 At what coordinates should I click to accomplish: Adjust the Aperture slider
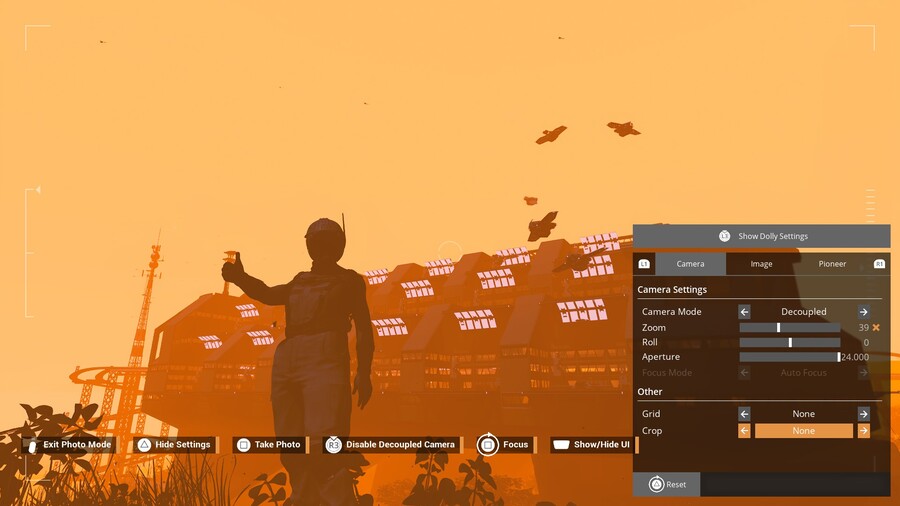[x=789, y=357]
